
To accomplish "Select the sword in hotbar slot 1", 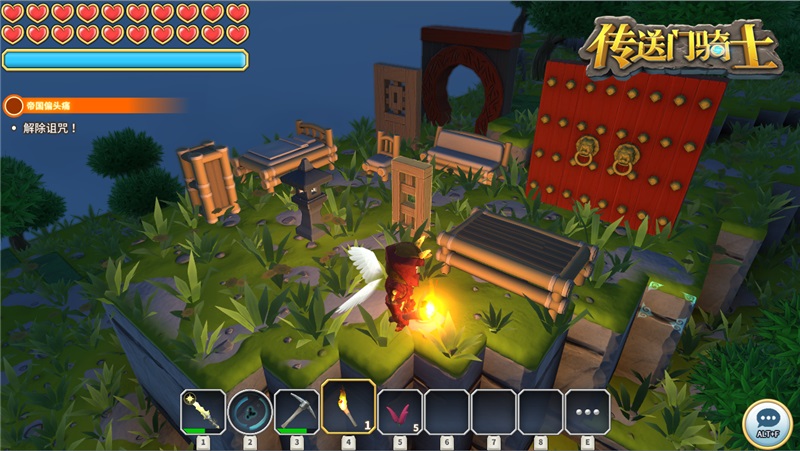I will [x=203, y=411].
